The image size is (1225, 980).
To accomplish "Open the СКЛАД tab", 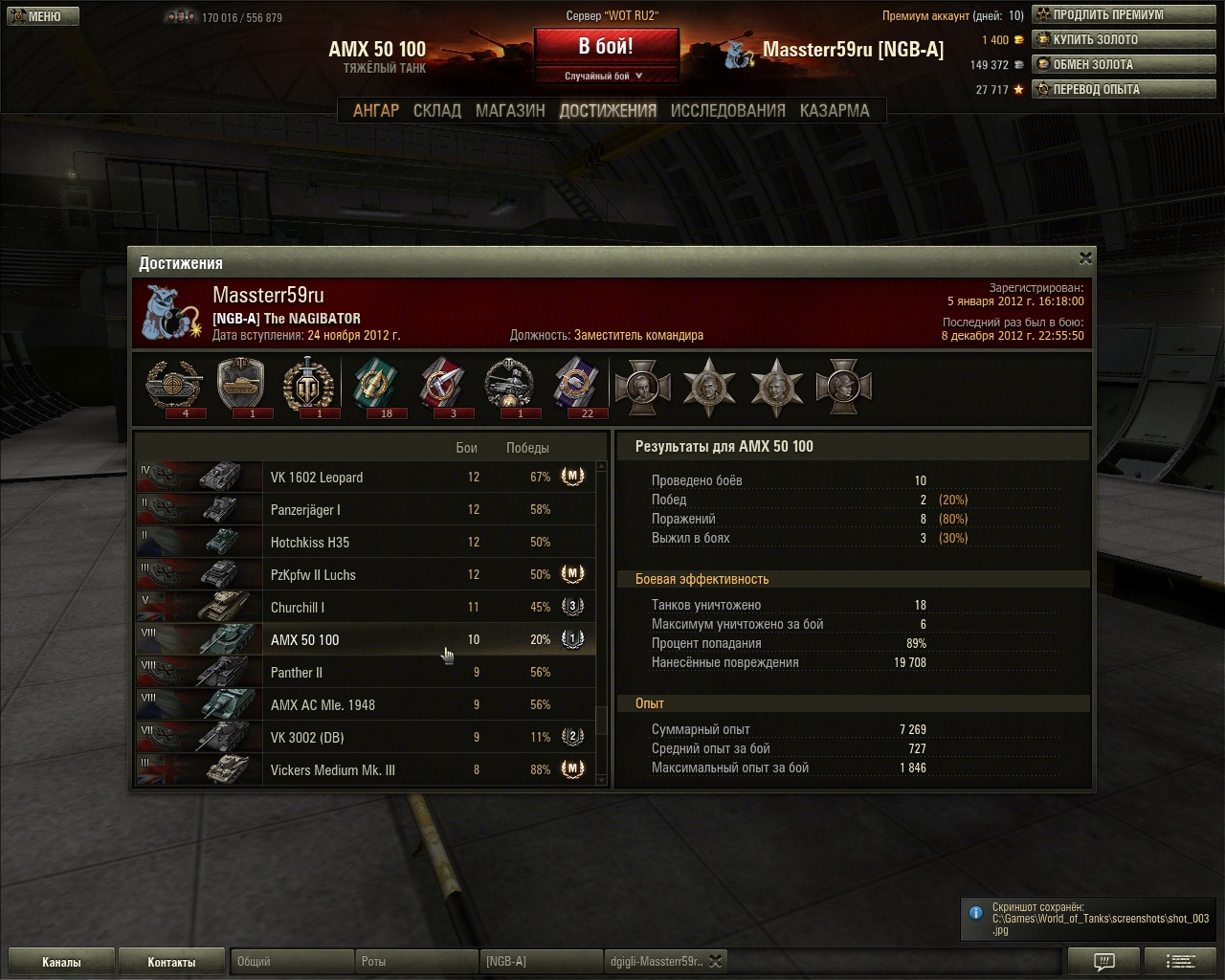I will coord(437,110).
